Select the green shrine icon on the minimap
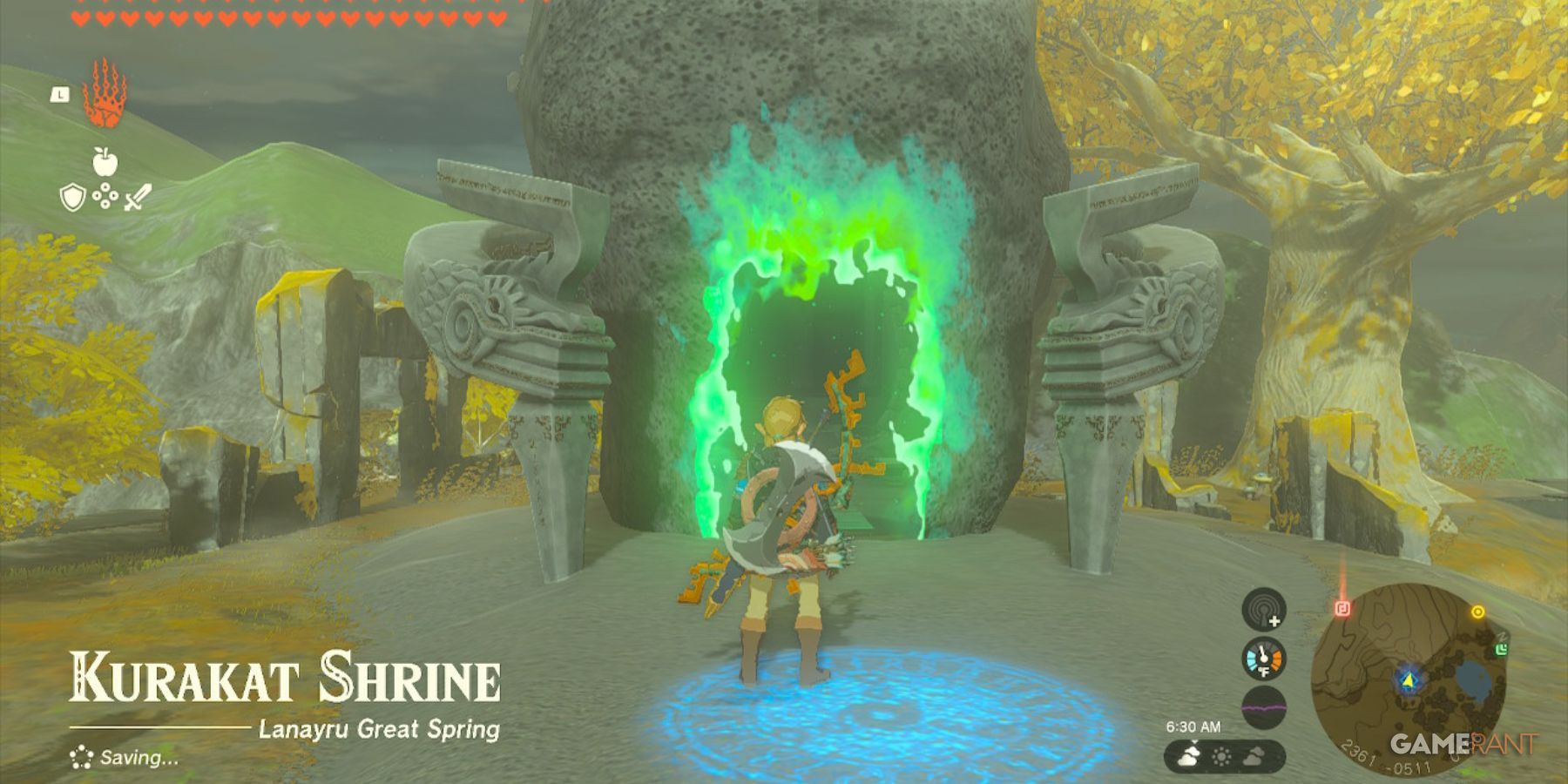1568x784 pixels. coord(1501,648)
